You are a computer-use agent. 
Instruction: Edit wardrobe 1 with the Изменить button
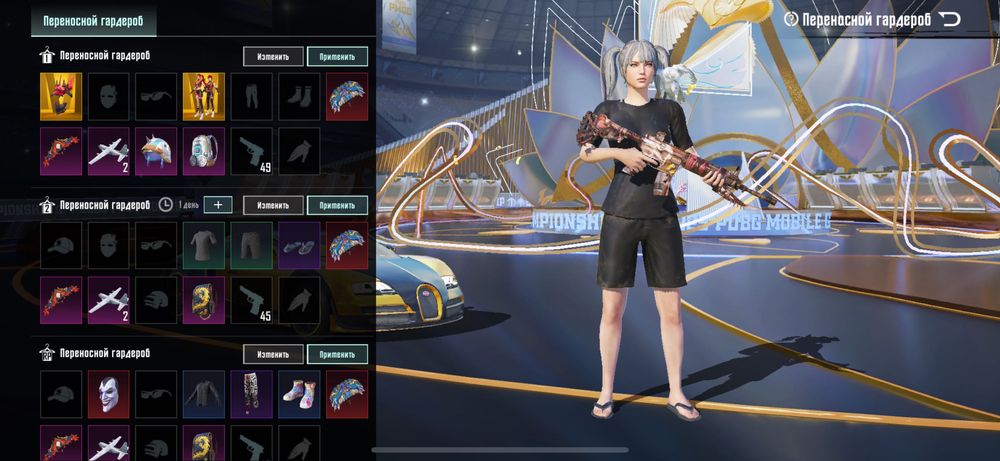point(273,57)
